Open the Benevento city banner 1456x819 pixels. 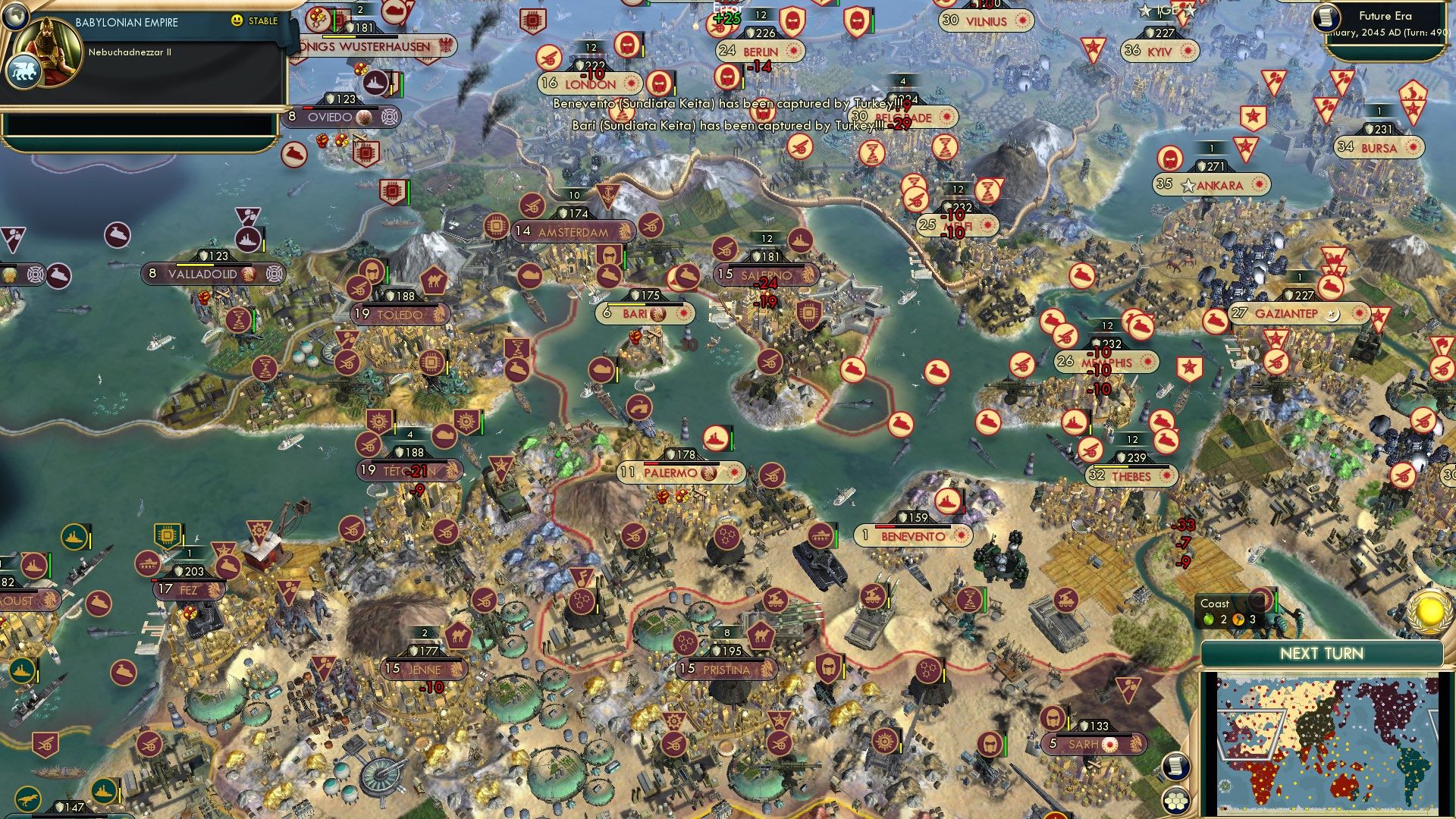(x=913, y=536)
